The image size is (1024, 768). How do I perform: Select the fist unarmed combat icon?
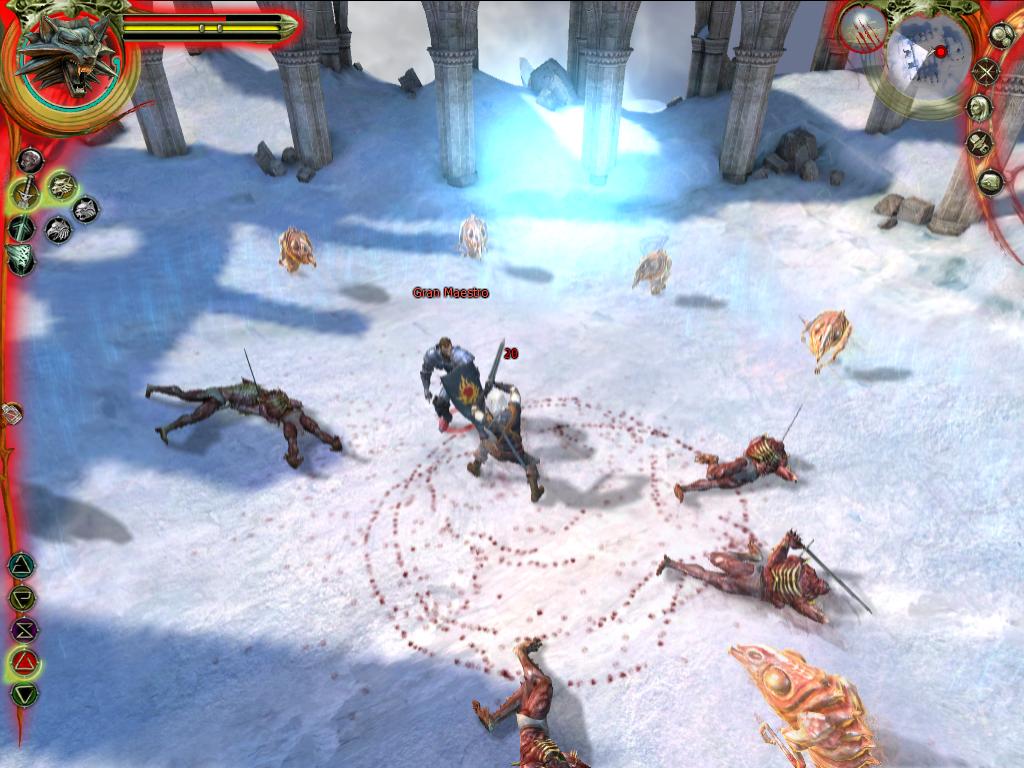[x=30, y=160]
